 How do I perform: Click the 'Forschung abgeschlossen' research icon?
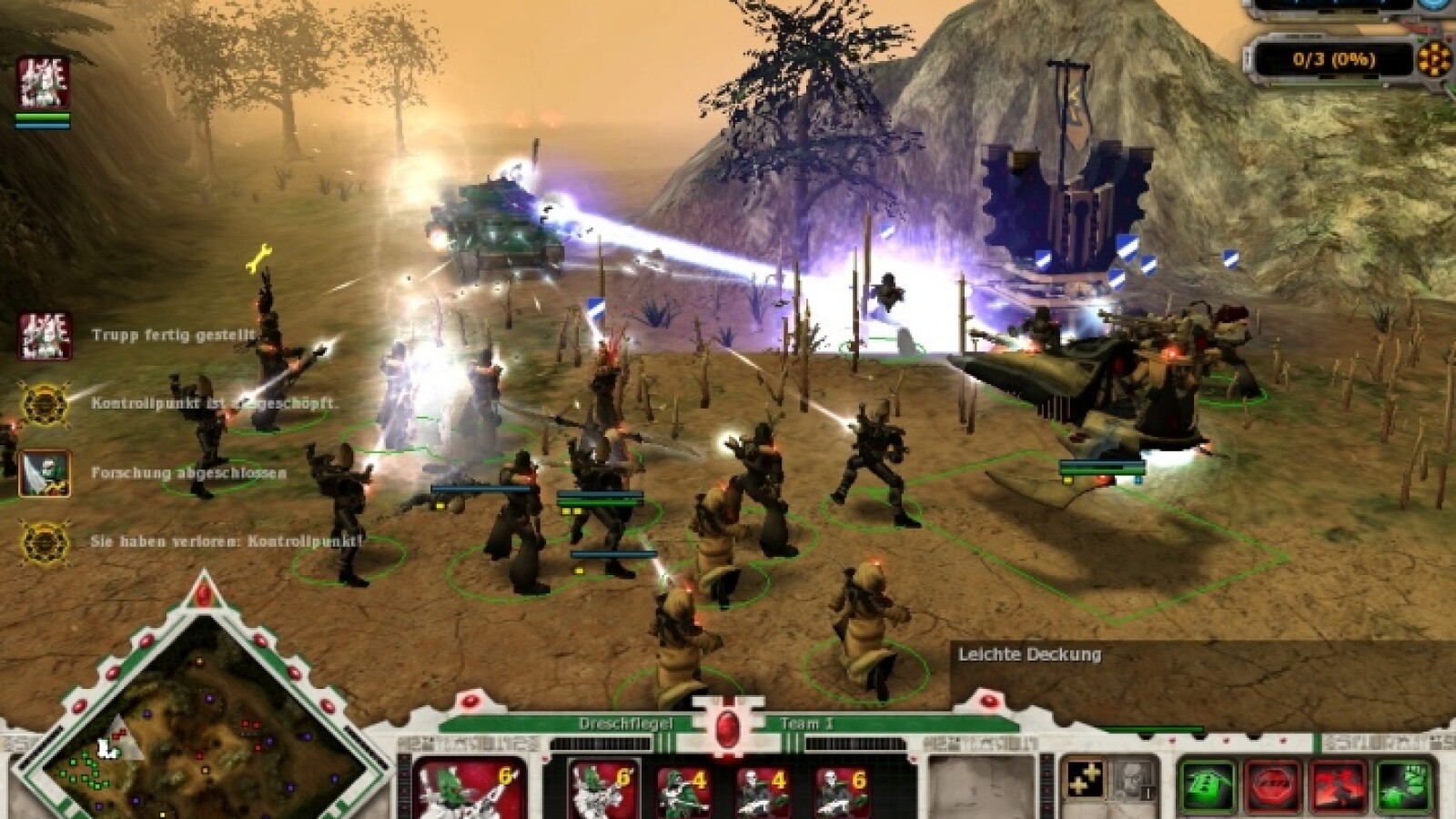(45, 473)
